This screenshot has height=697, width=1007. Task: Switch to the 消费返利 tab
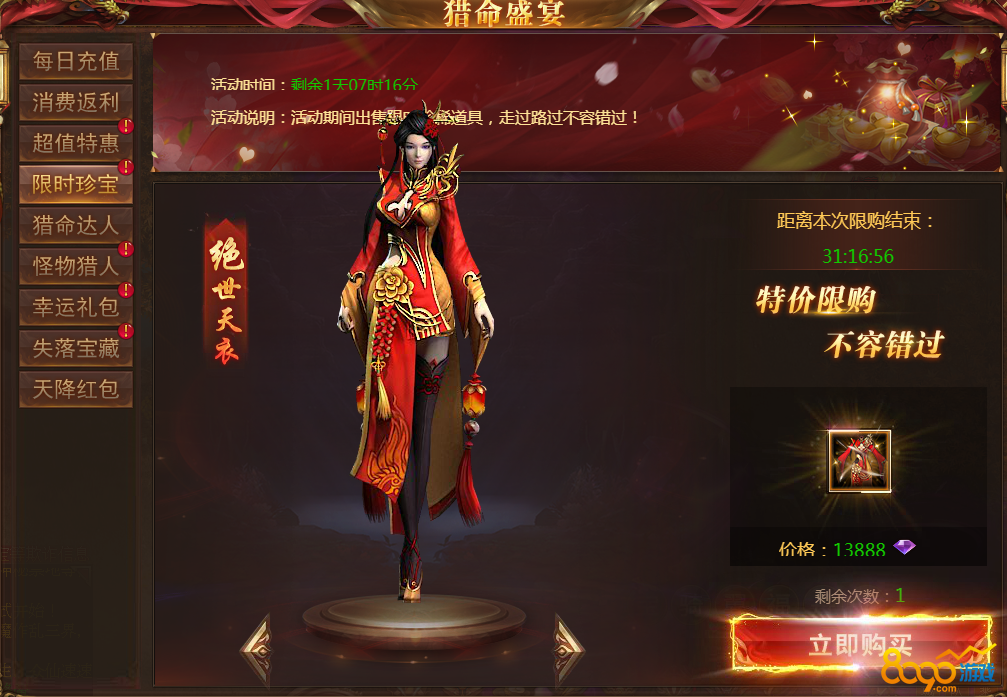click(x=76, y=103)
